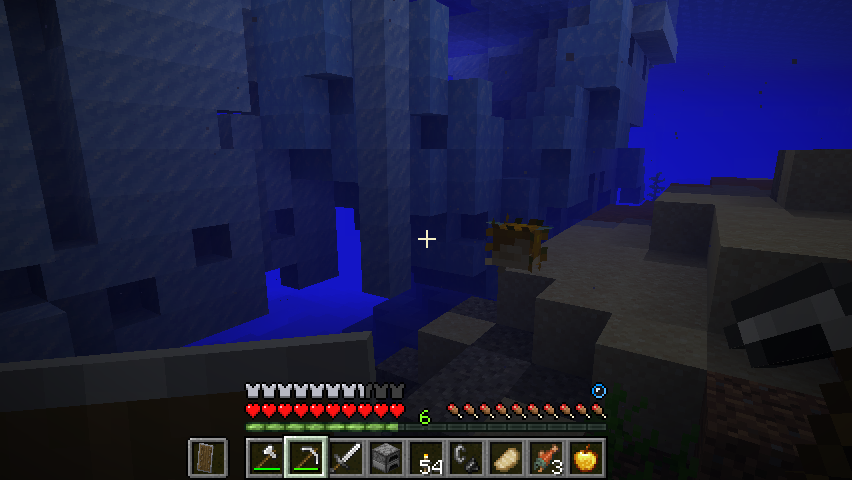Choose the pickaxe in the hotbar
Screen dimensions: 852x480
click(x=306, y=458)
